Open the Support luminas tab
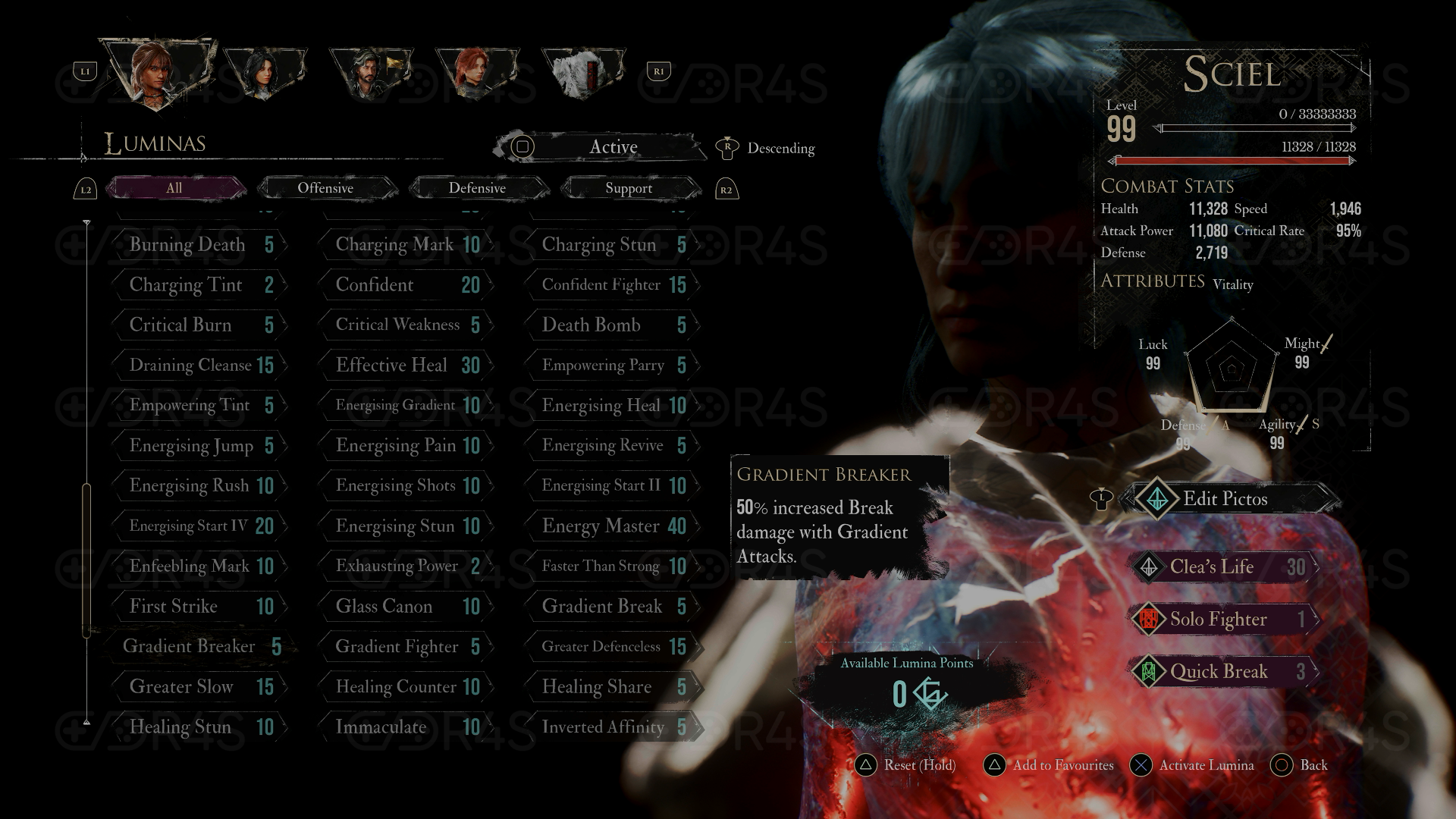 point(629,188)
